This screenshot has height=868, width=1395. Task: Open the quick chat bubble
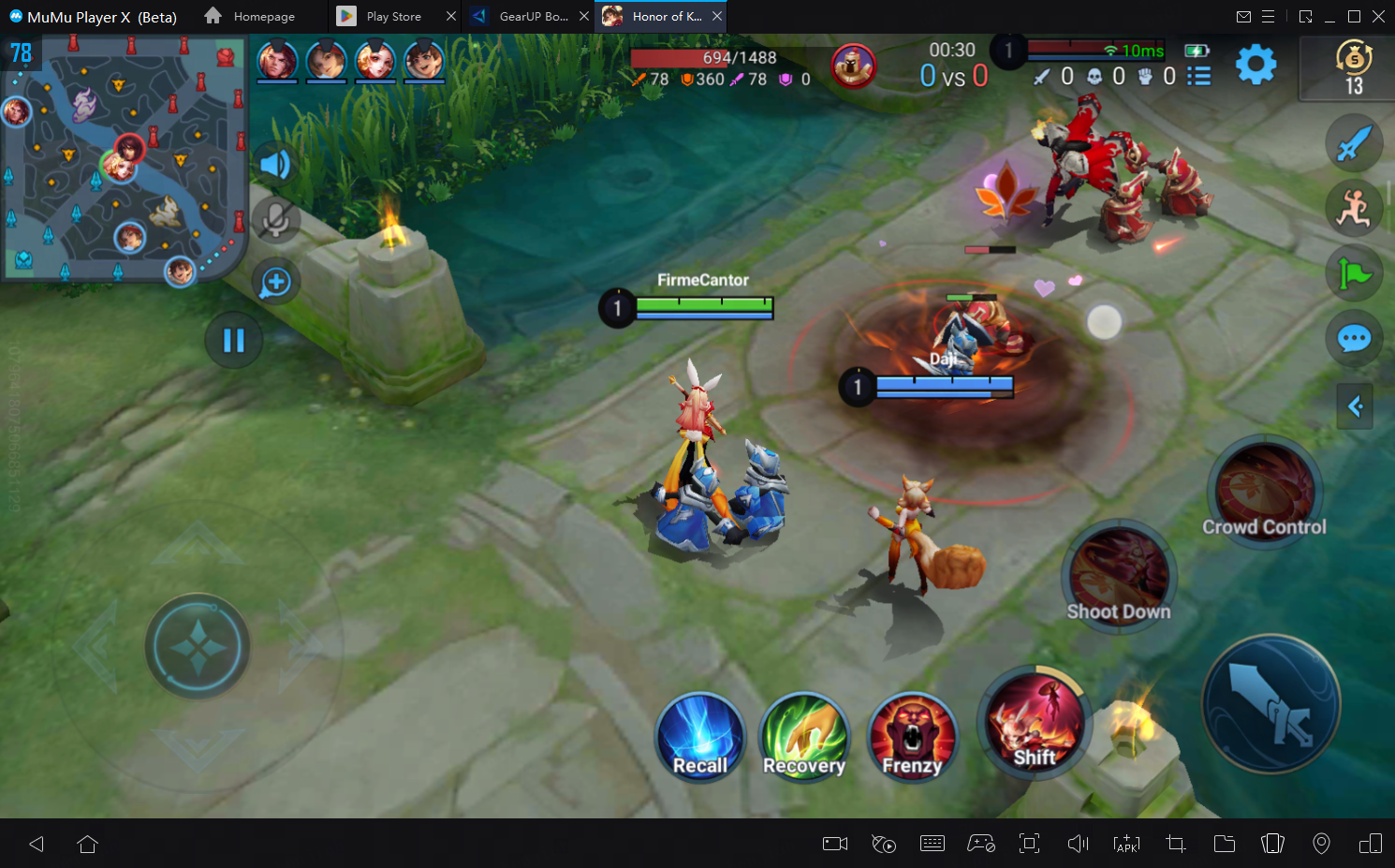point(1354,338)
